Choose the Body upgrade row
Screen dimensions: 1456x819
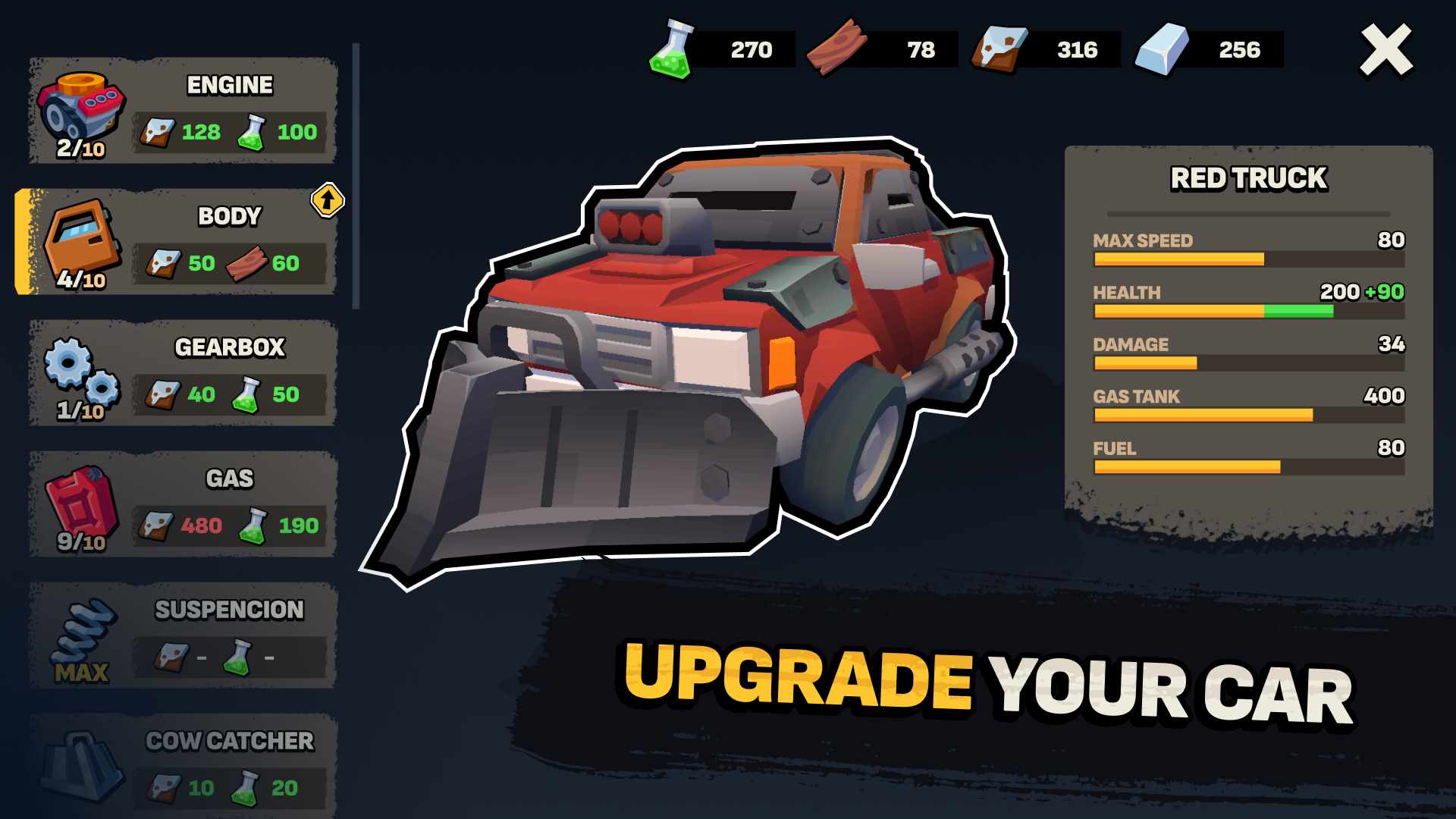click(x=183, y=242)
